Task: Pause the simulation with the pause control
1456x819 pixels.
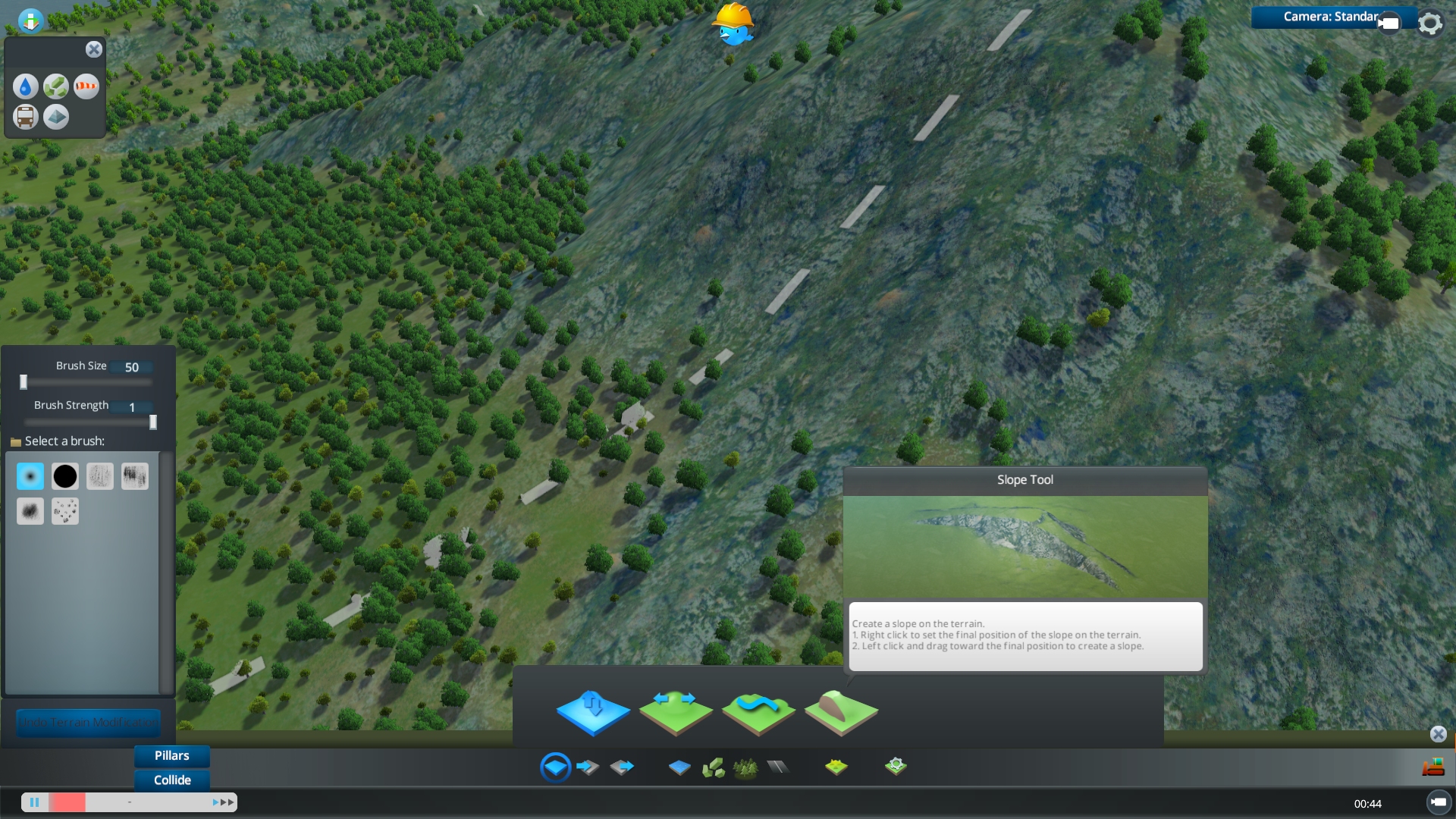Action: 35,802
